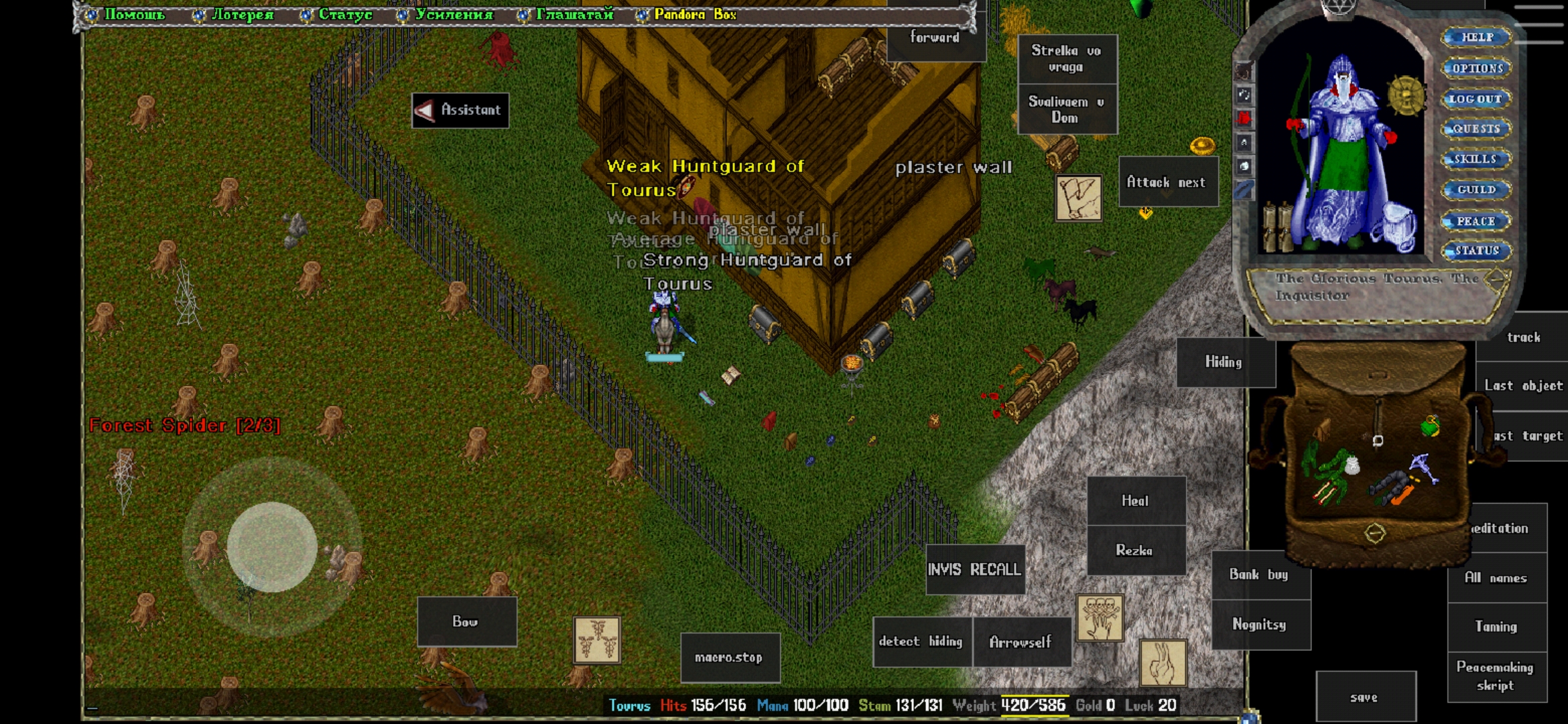Click the paperdoll OPTIONS button

[x=1477, y=68]
